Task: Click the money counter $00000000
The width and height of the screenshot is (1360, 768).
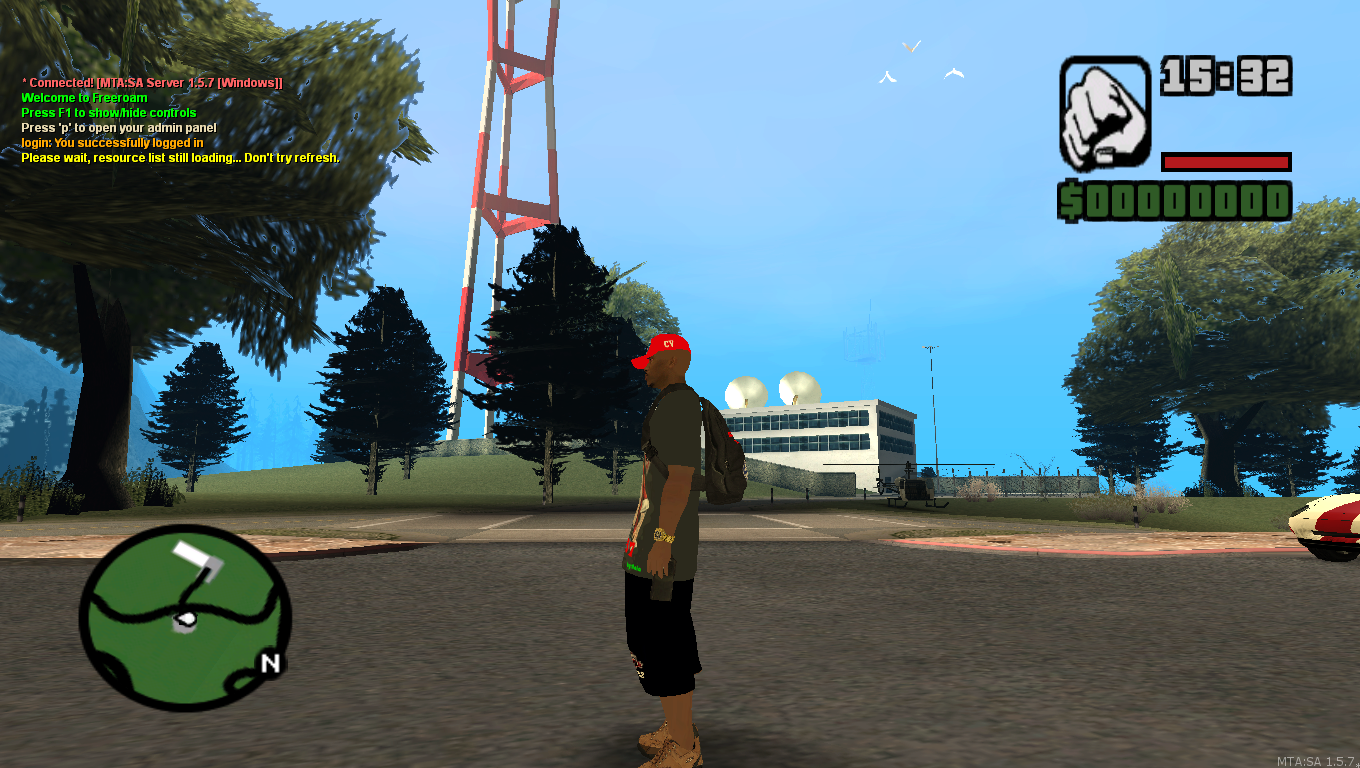Action: [x=1175, y=202]
